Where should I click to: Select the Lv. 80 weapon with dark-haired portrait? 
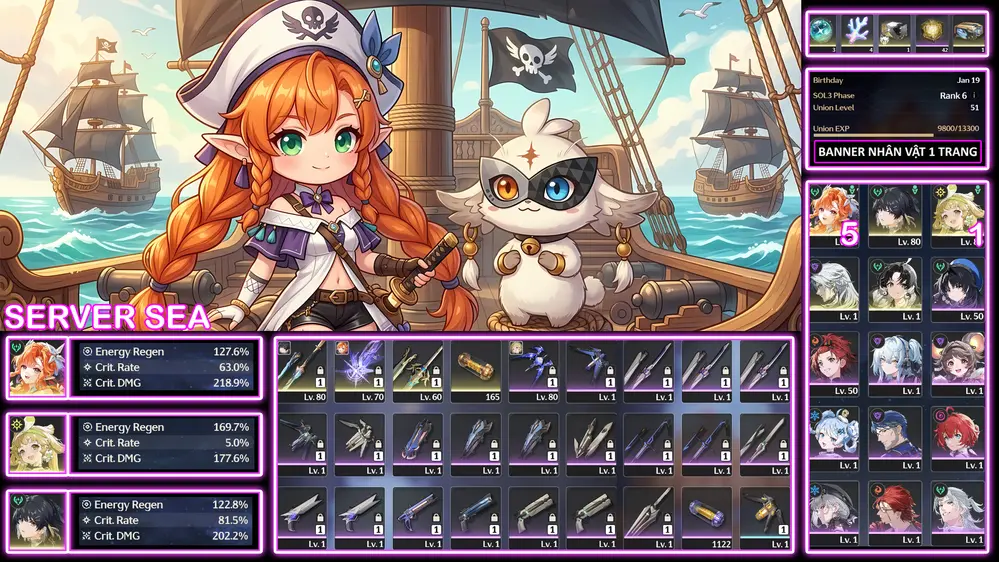click(x=303, y=369)
